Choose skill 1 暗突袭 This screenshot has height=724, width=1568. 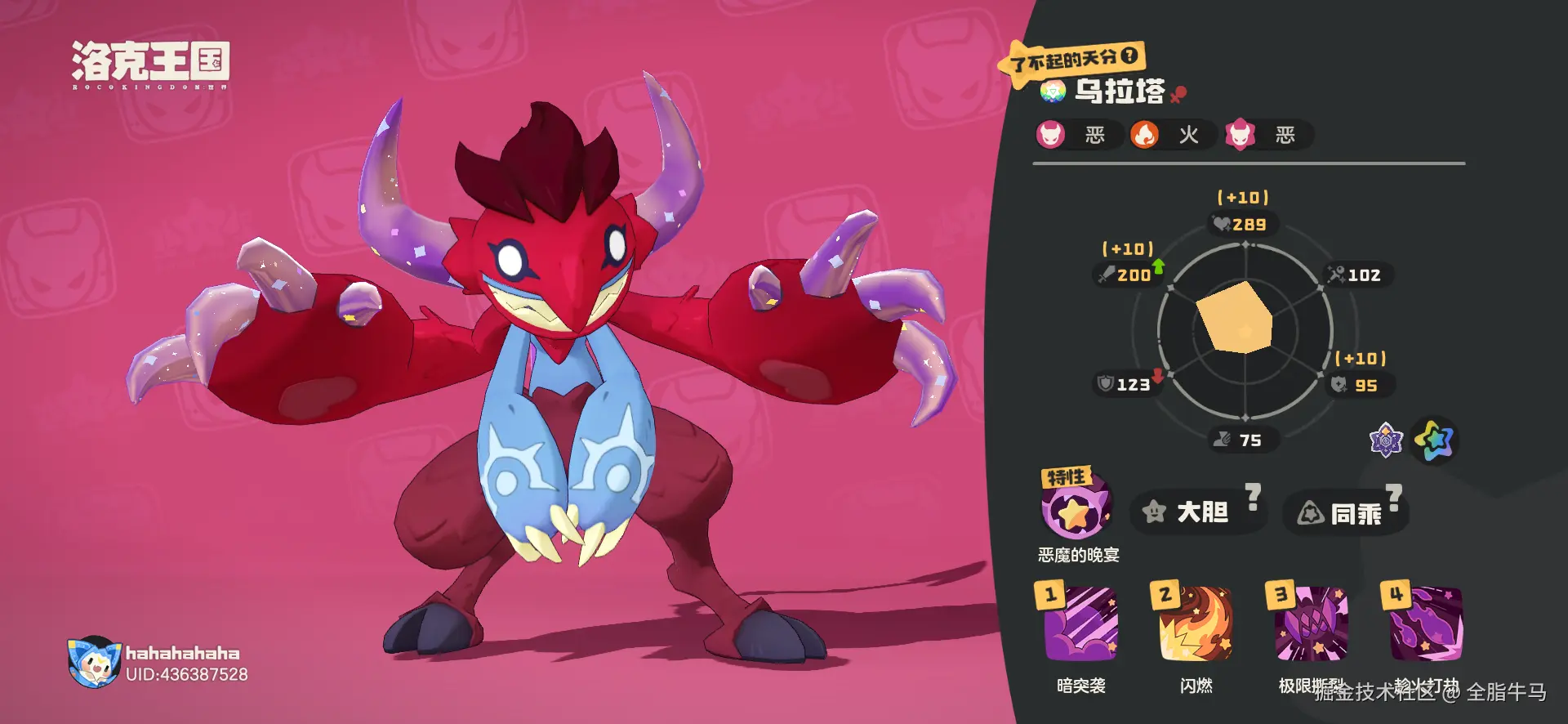click(x=1080, y=624)
